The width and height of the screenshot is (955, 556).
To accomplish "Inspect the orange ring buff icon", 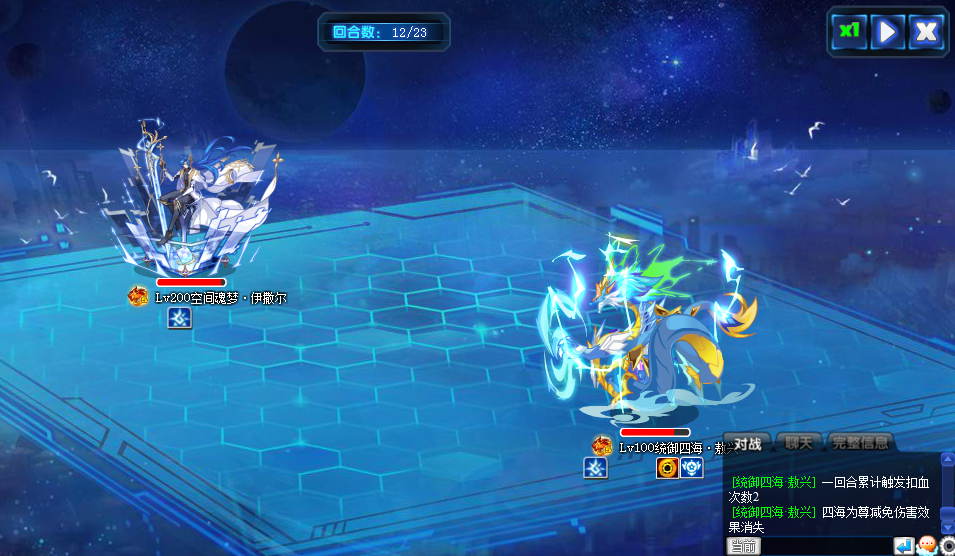I will (667, 468).
